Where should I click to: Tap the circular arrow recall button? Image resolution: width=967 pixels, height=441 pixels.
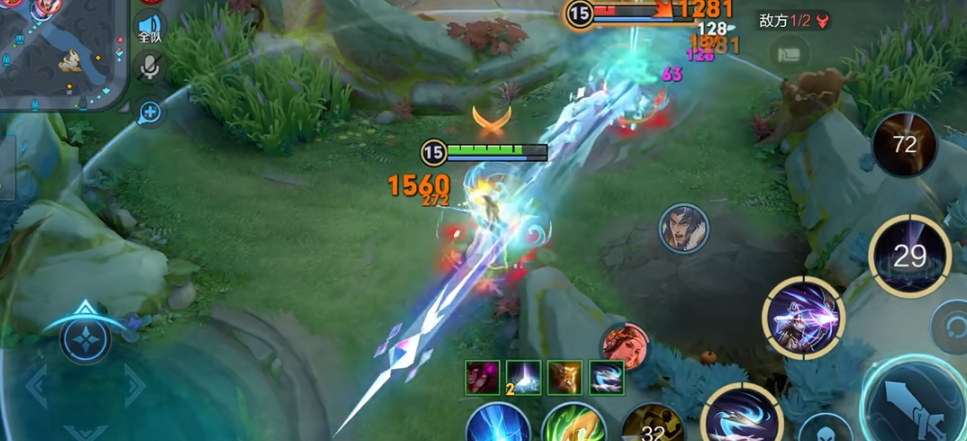click(948, 326)
